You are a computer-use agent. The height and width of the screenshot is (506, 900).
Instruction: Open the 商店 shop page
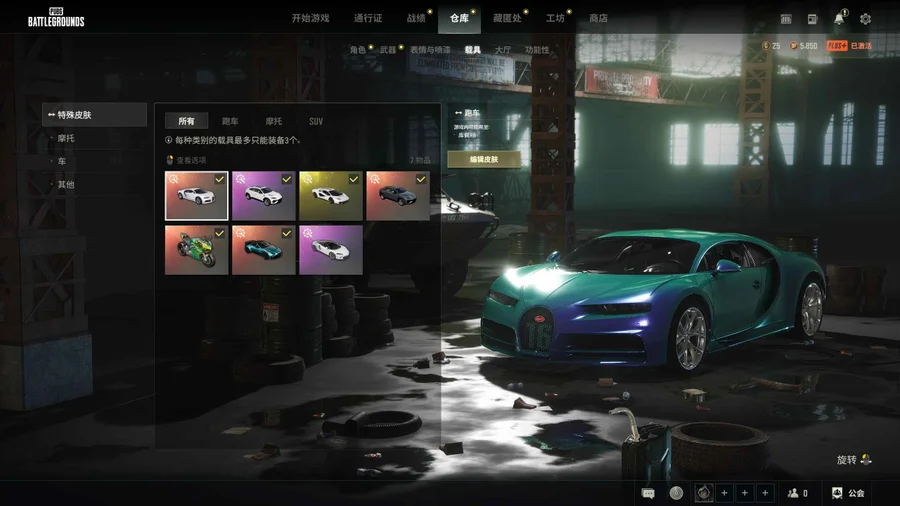[598, 18]
